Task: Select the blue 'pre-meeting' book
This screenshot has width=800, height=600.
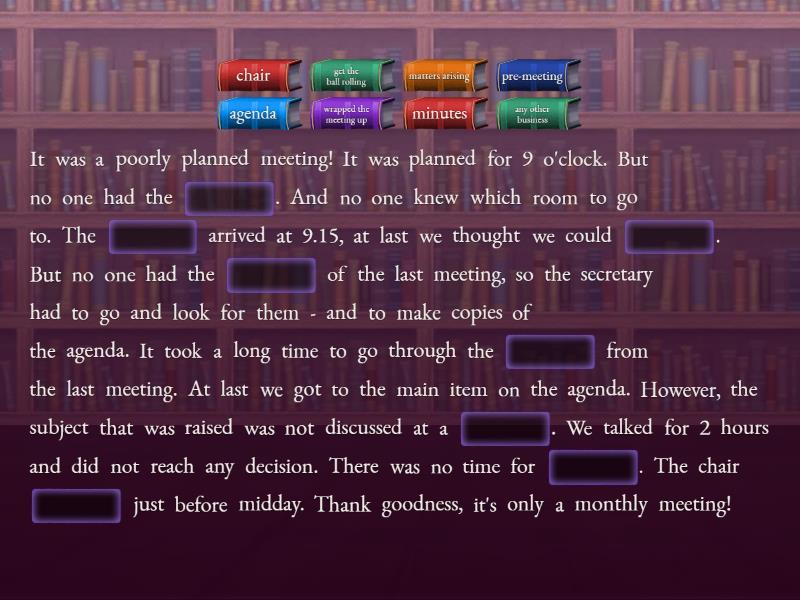Action: coord(534,76)
